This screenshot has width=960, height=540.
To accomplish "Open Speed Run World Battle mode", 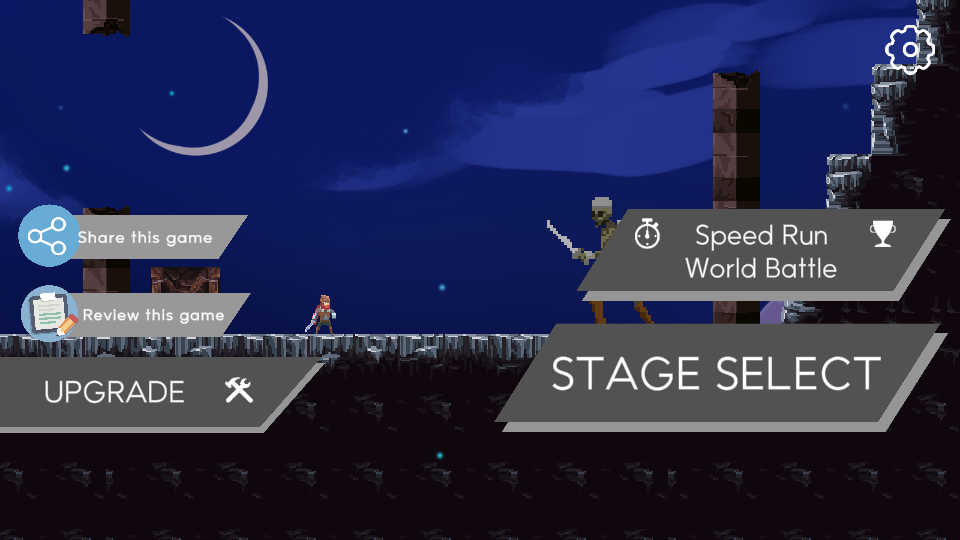I will pos(762,251).
